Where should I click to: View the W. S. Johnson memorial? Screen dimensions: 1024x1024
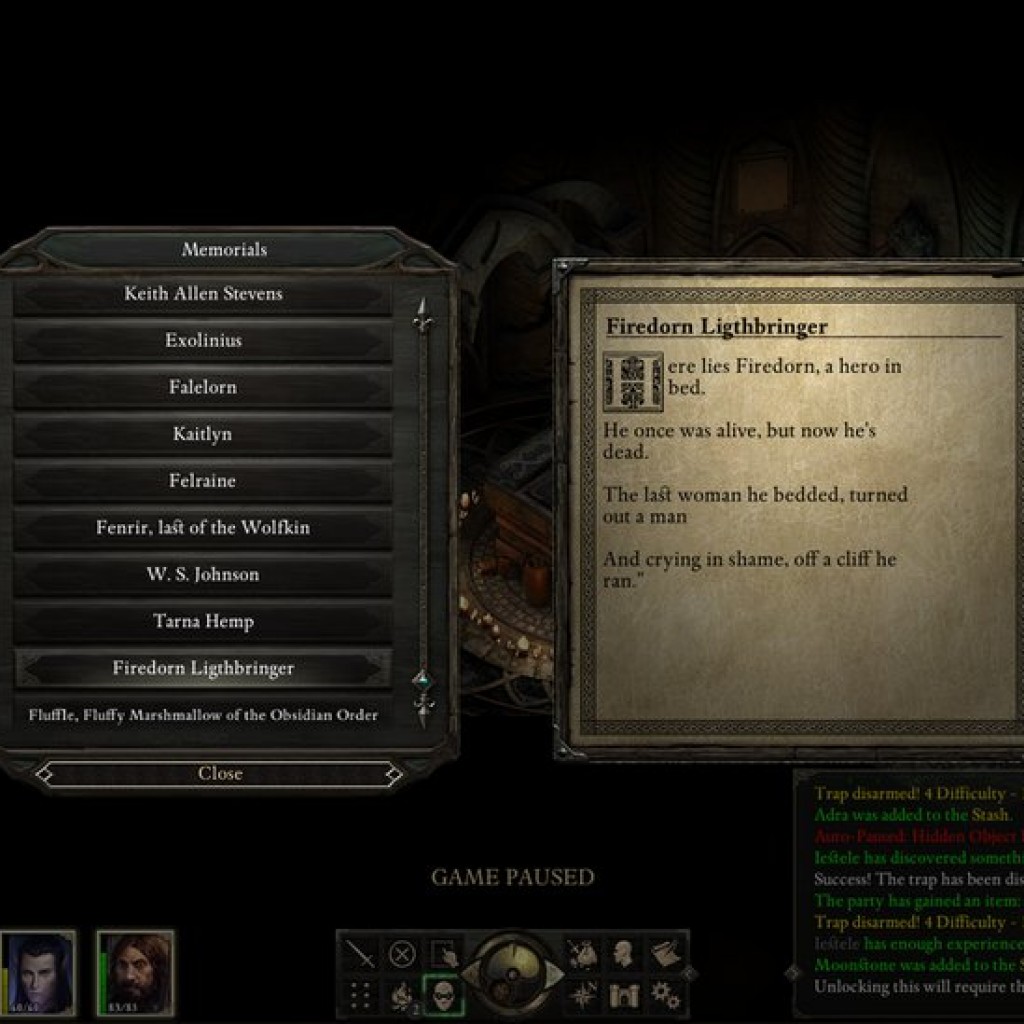pos(203,575)
